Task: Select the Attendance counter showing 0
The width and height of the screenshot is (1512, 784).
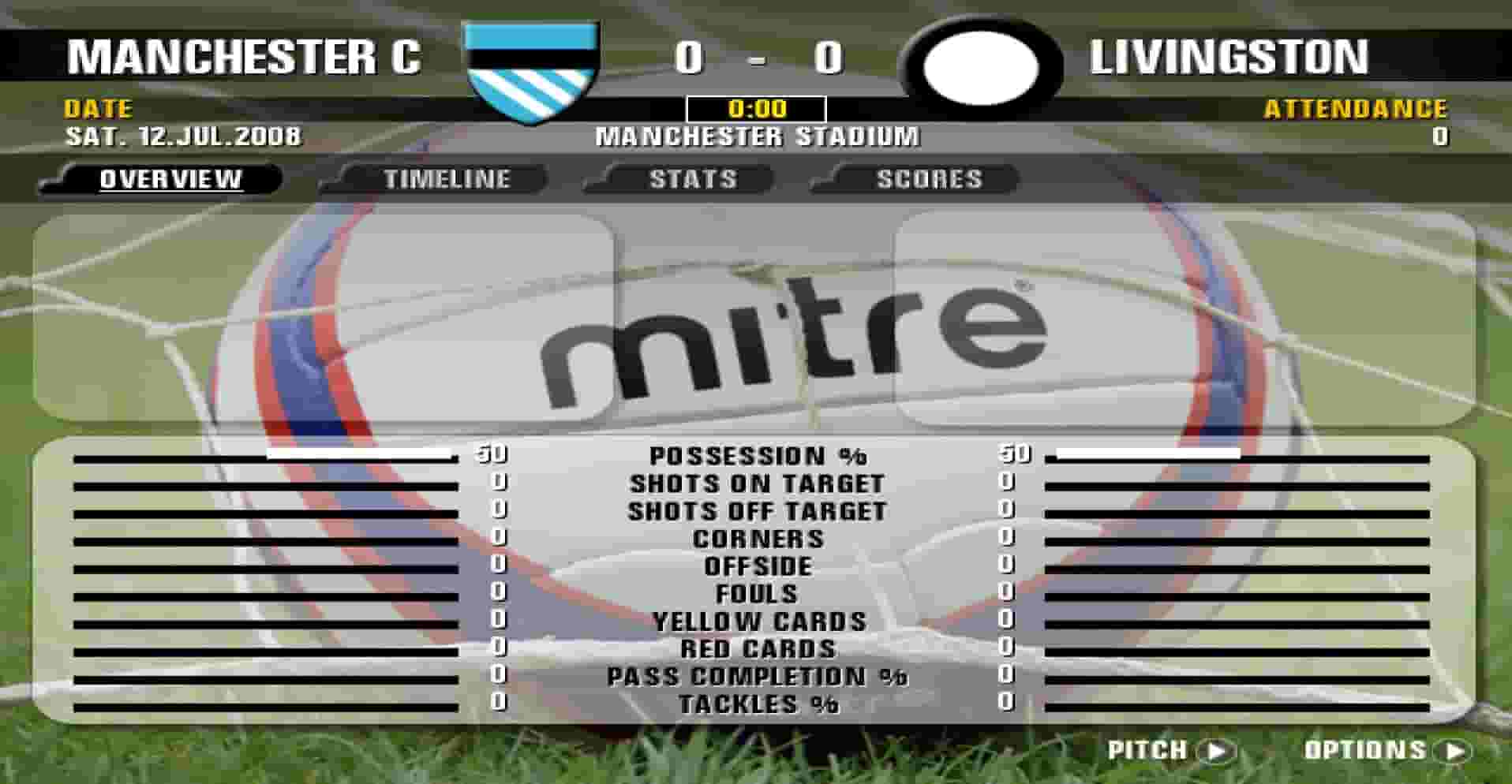Action: pyautogui.click(x=1439, y=134)
